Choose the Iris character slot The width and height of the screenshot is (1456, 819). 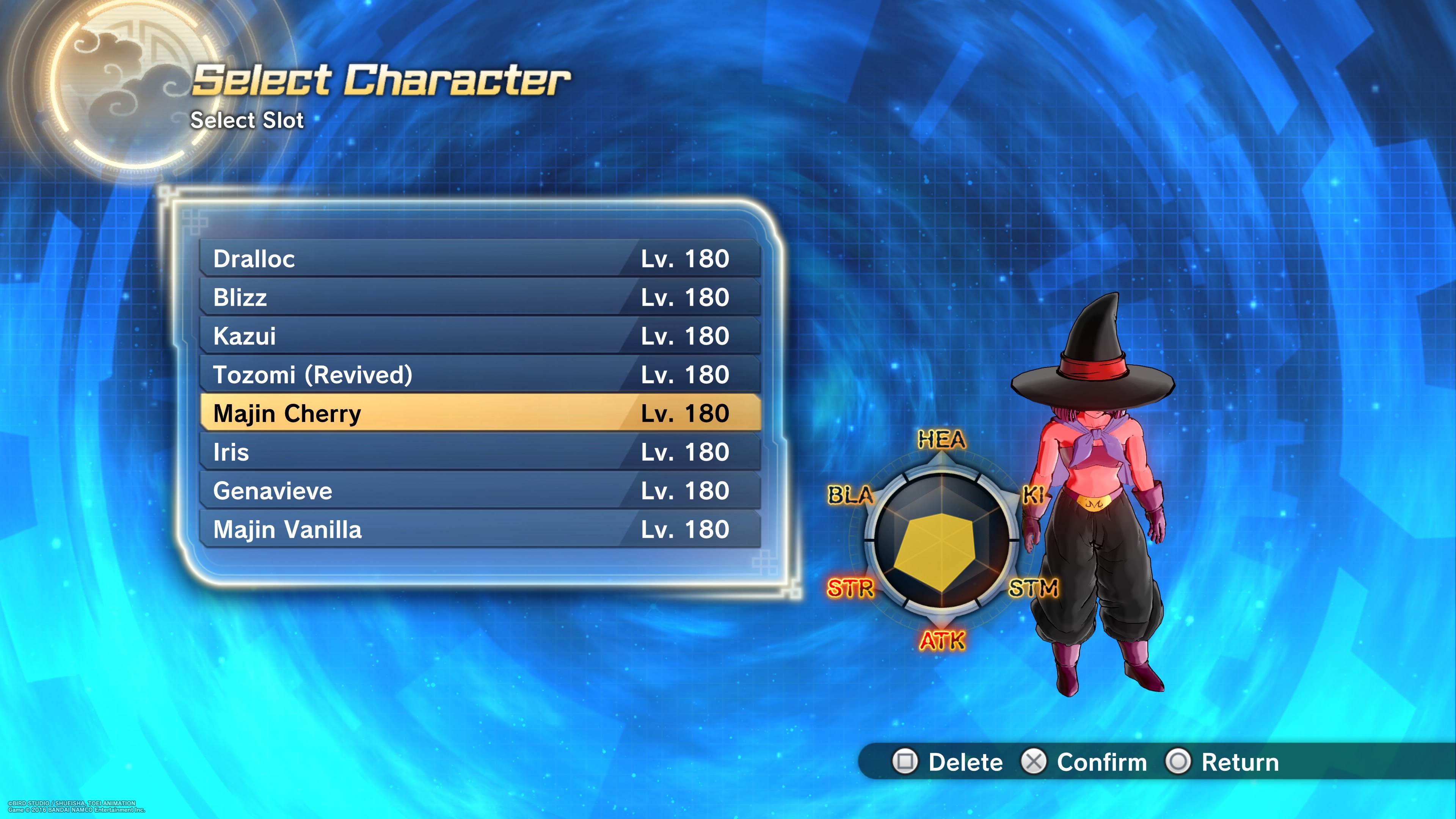coord(480,452)
